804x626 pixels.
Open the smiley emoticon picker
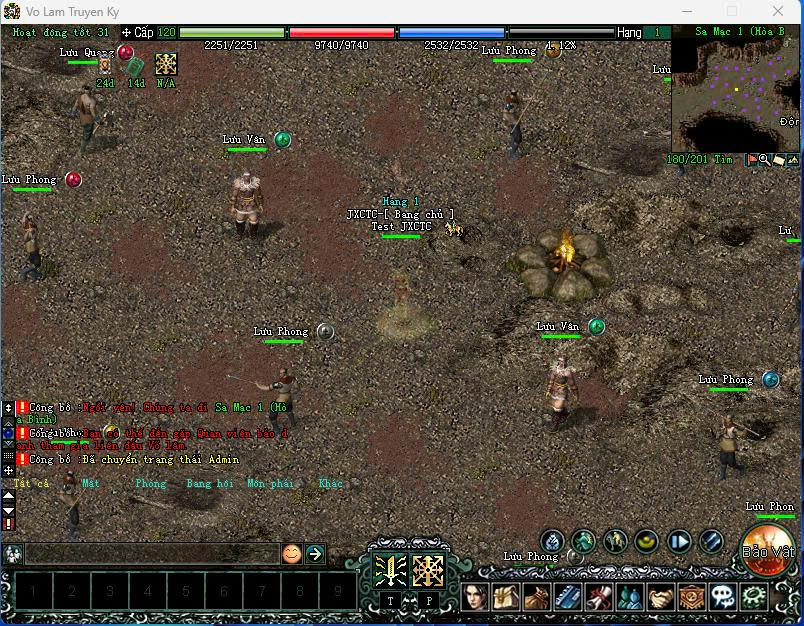tap(291, 553)
